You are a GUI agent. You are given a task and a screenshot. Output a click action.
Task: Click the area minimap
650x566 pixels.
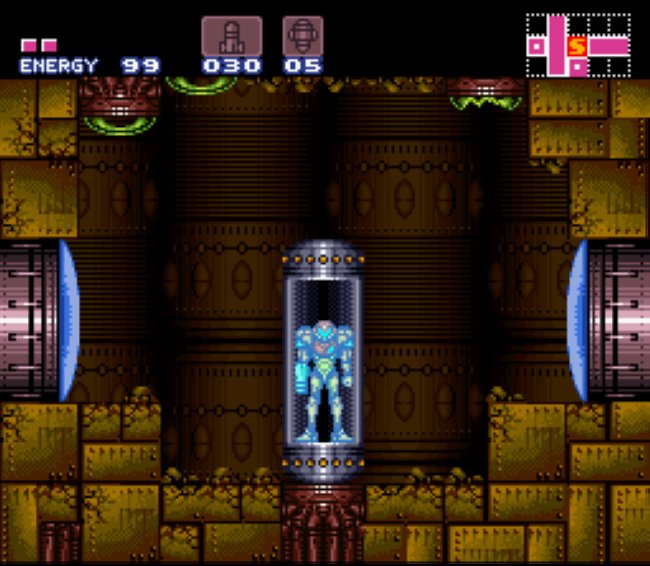[x=578, y=46]
